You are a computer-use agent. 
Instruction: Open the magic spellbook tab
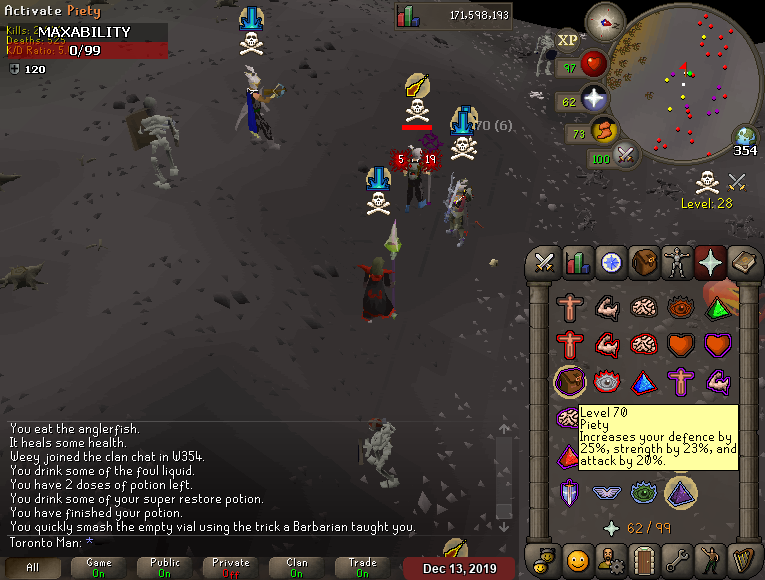(743, 263)
